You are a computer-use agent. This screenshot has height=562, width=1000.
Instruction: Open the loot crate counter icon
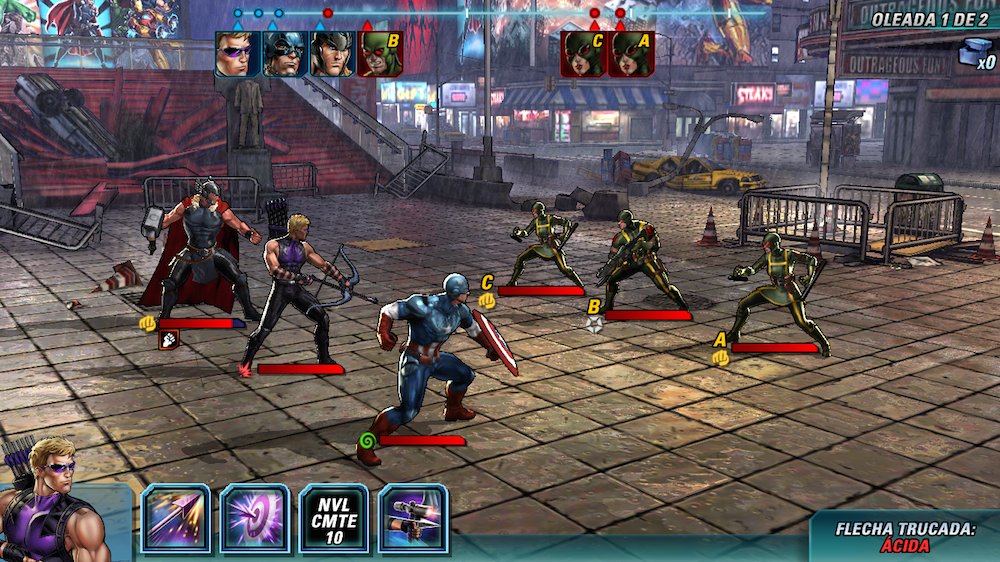(x=973, y=53)
